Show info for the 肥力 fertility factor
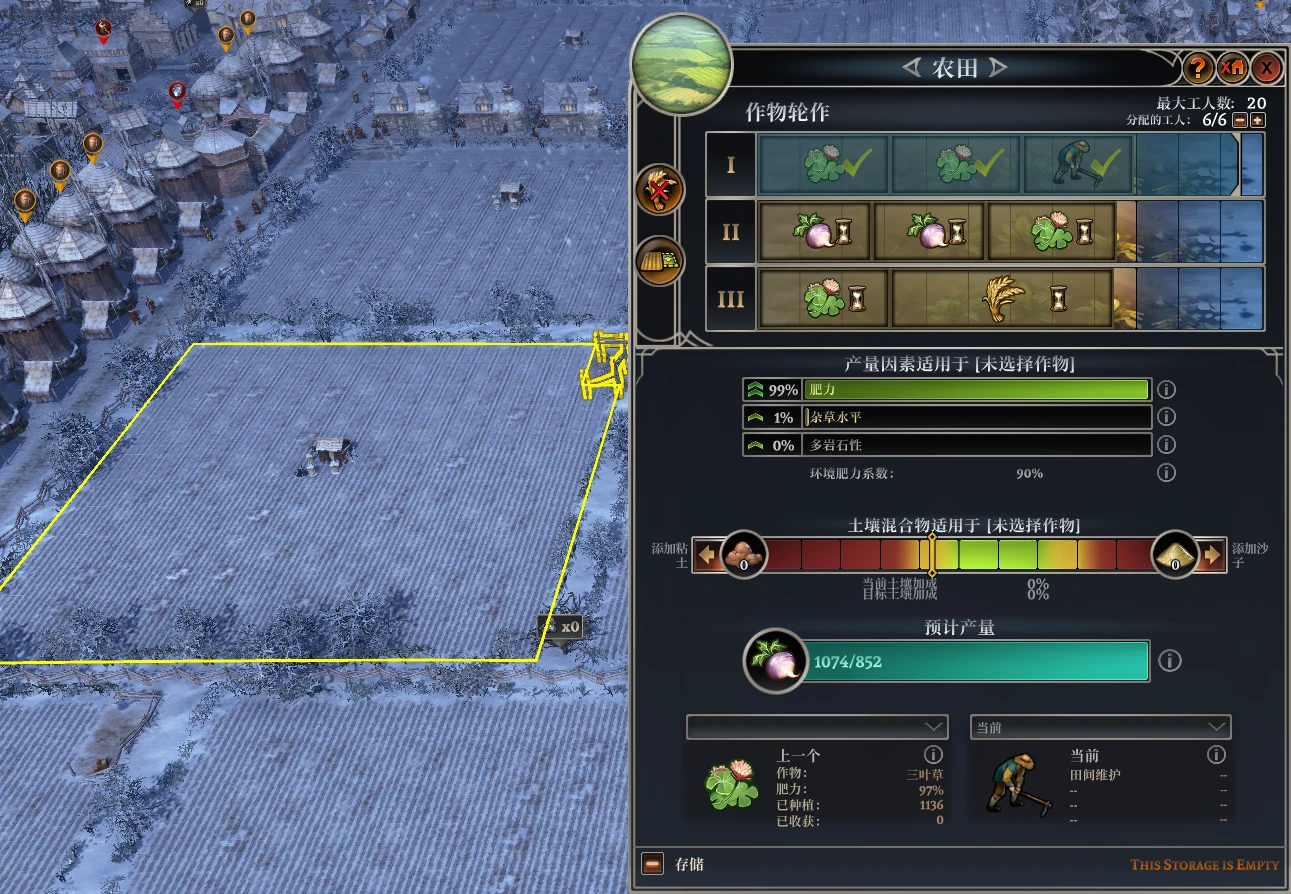The height and width of the screenshot is (894, 1291). tap(1166, 390)
